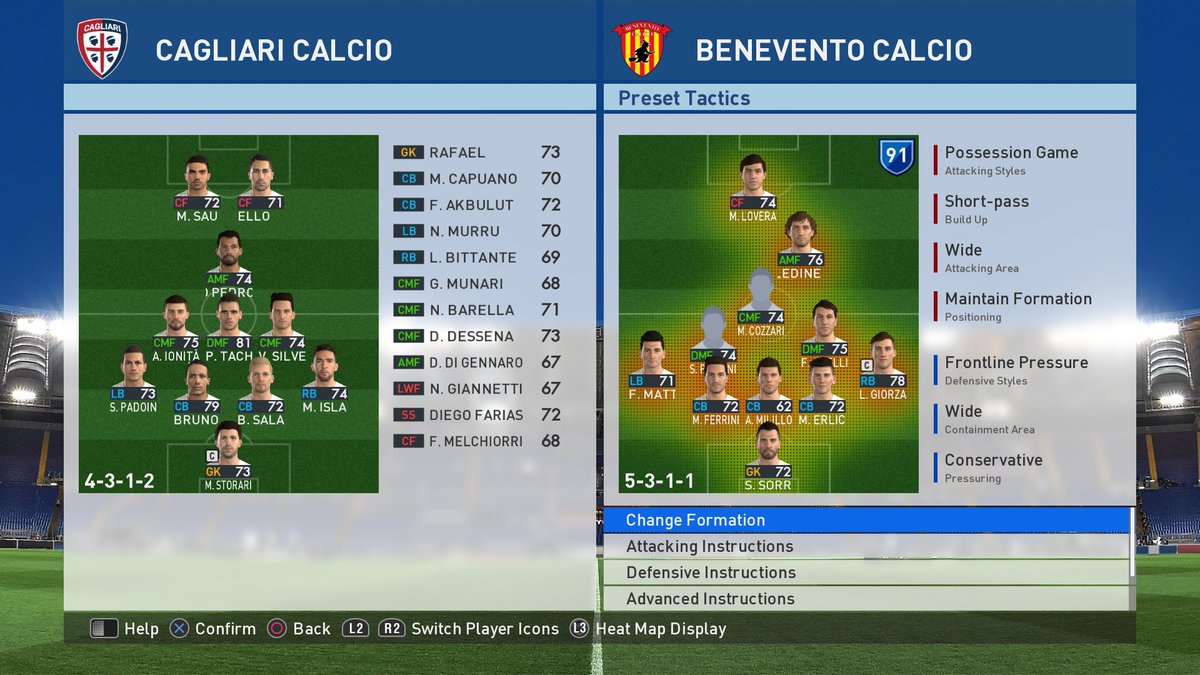Pick substitute N. Barella from the list
The height and width of the screenshot is (675, 1200).
coord(477,310)
